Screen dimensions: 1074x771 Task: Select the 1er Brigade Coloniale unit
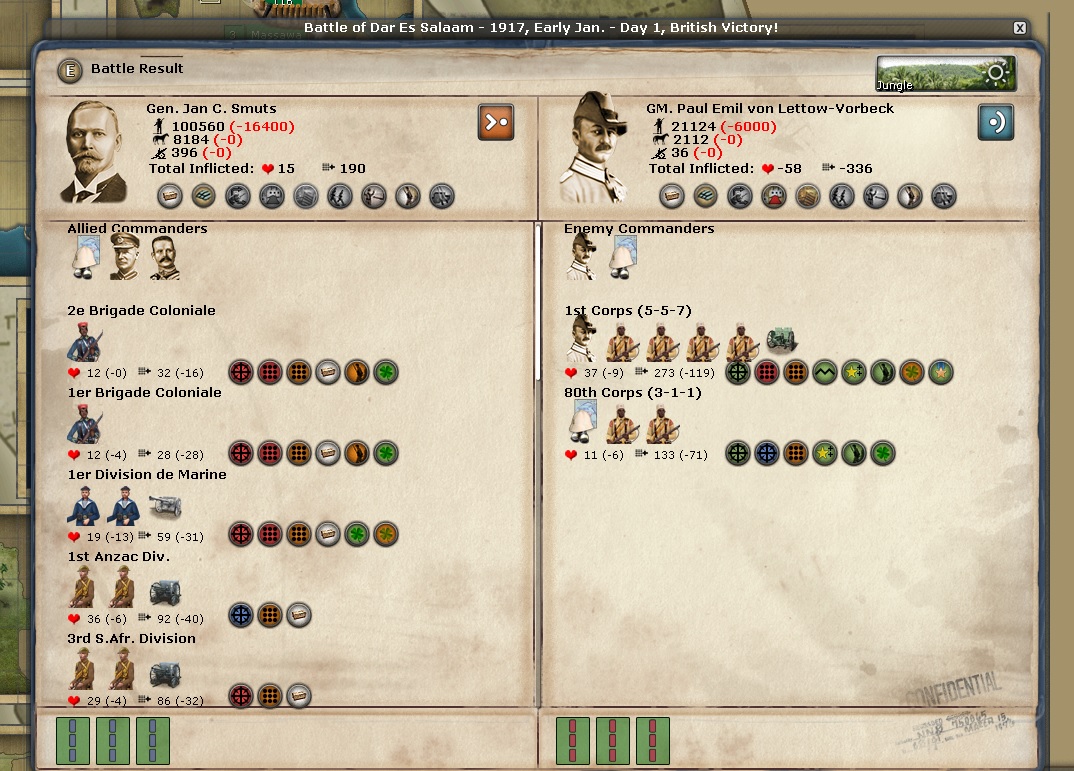pos(85,424)
